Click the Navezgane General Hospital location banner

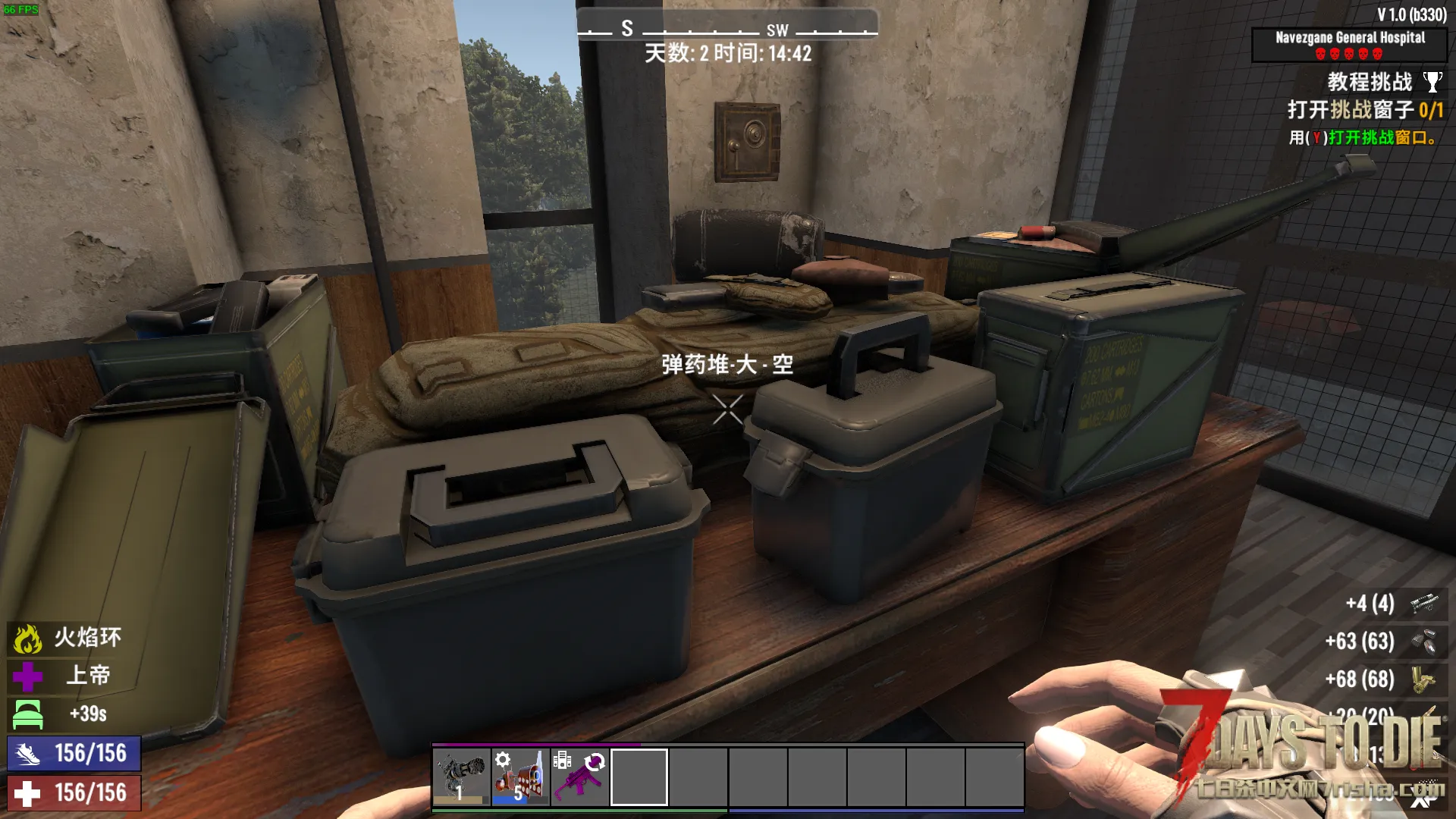(x=1349, y=44)
